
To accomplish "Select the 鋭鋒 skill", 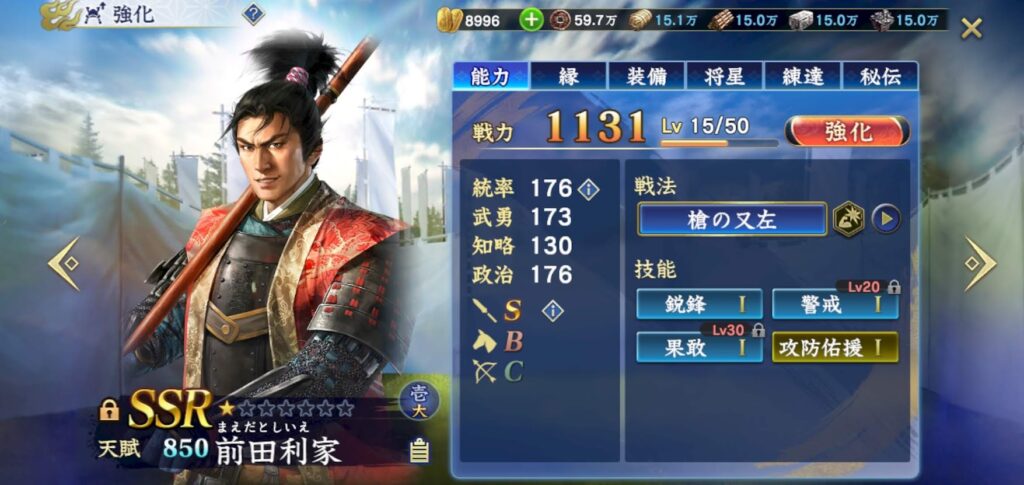I will [x=699, y=304].
